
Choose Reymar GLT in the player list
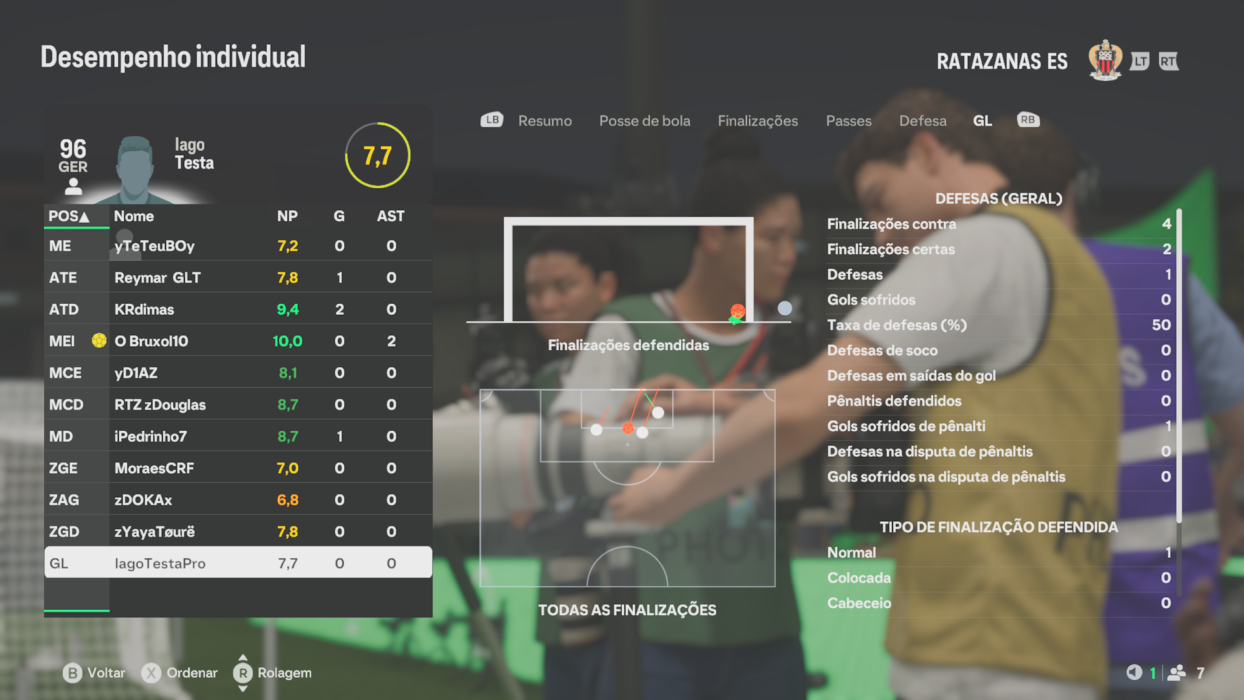(238, 278)
